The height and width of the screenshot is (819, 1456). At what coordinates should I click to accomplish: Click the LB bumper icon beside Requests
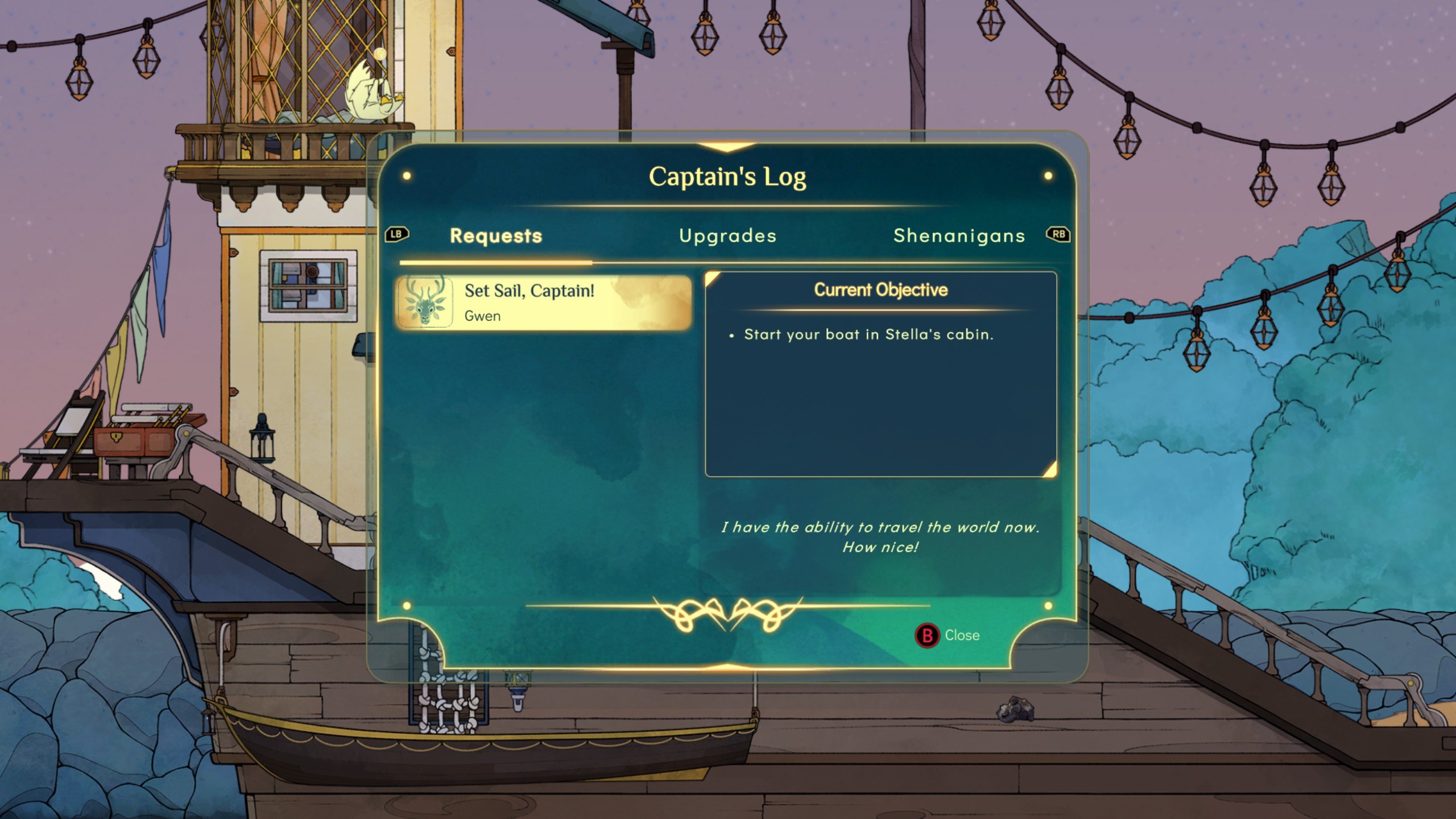(x=398, y=235)
